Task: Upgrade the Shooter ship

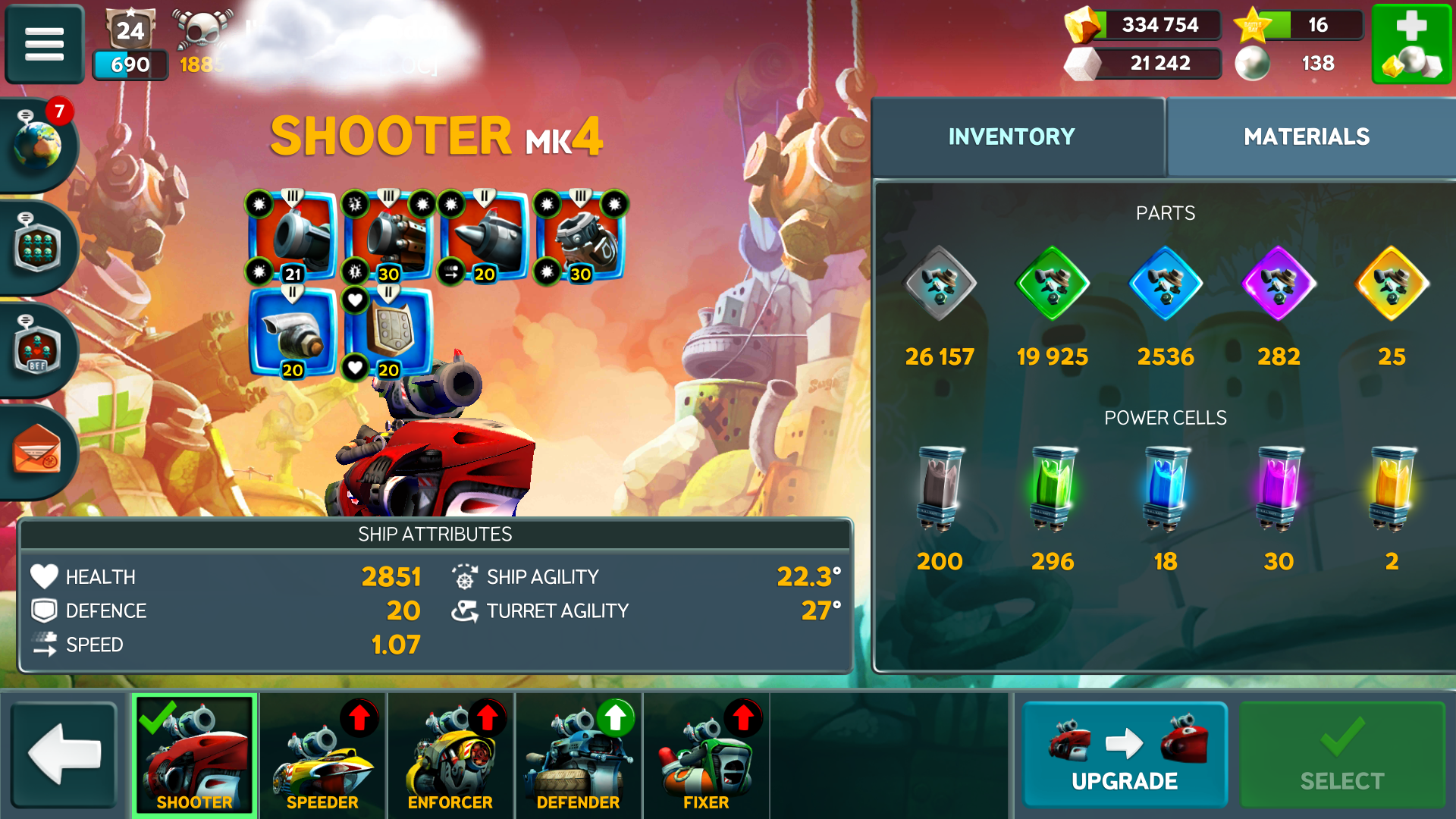Action: pos(1125,754)
